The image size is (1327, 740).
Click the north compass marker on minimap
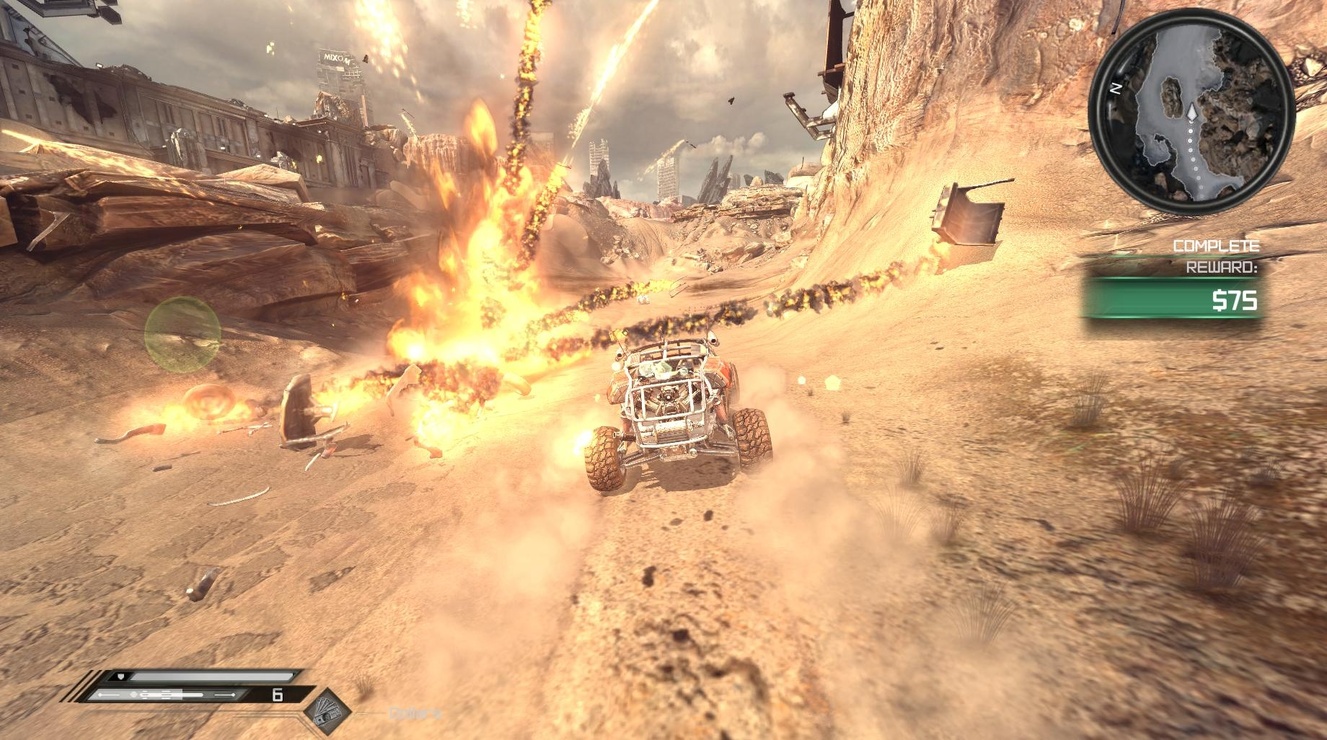[x=1114, y=87]
